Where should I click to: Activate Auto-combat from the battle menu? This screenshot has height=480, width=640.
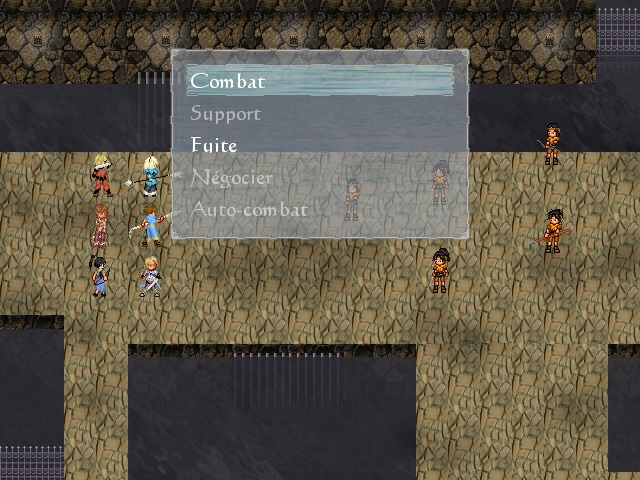point(249,209)
